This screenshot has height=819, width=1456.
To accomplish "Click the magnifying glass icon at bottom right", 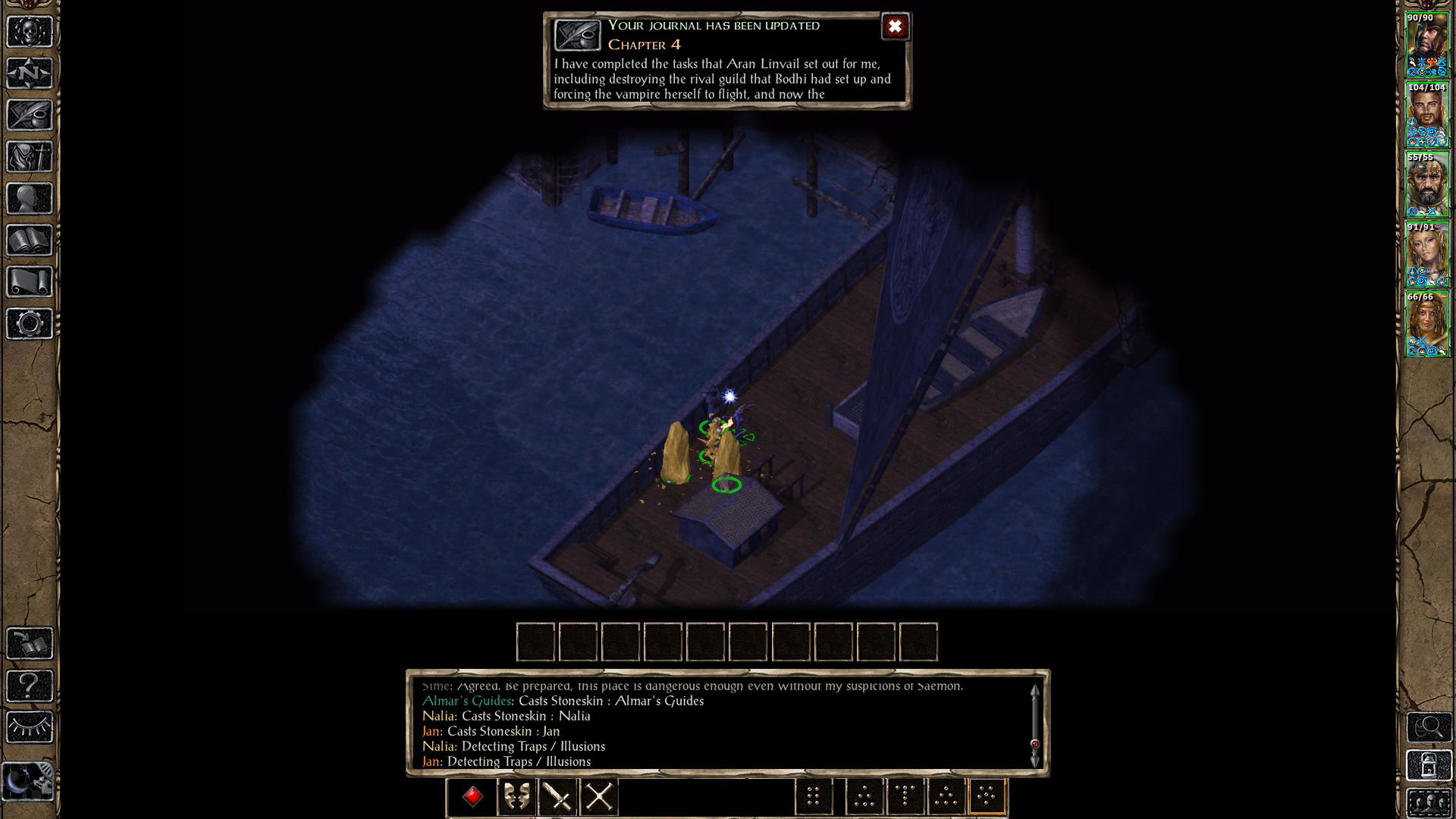I will click(x=1429, y=726).
